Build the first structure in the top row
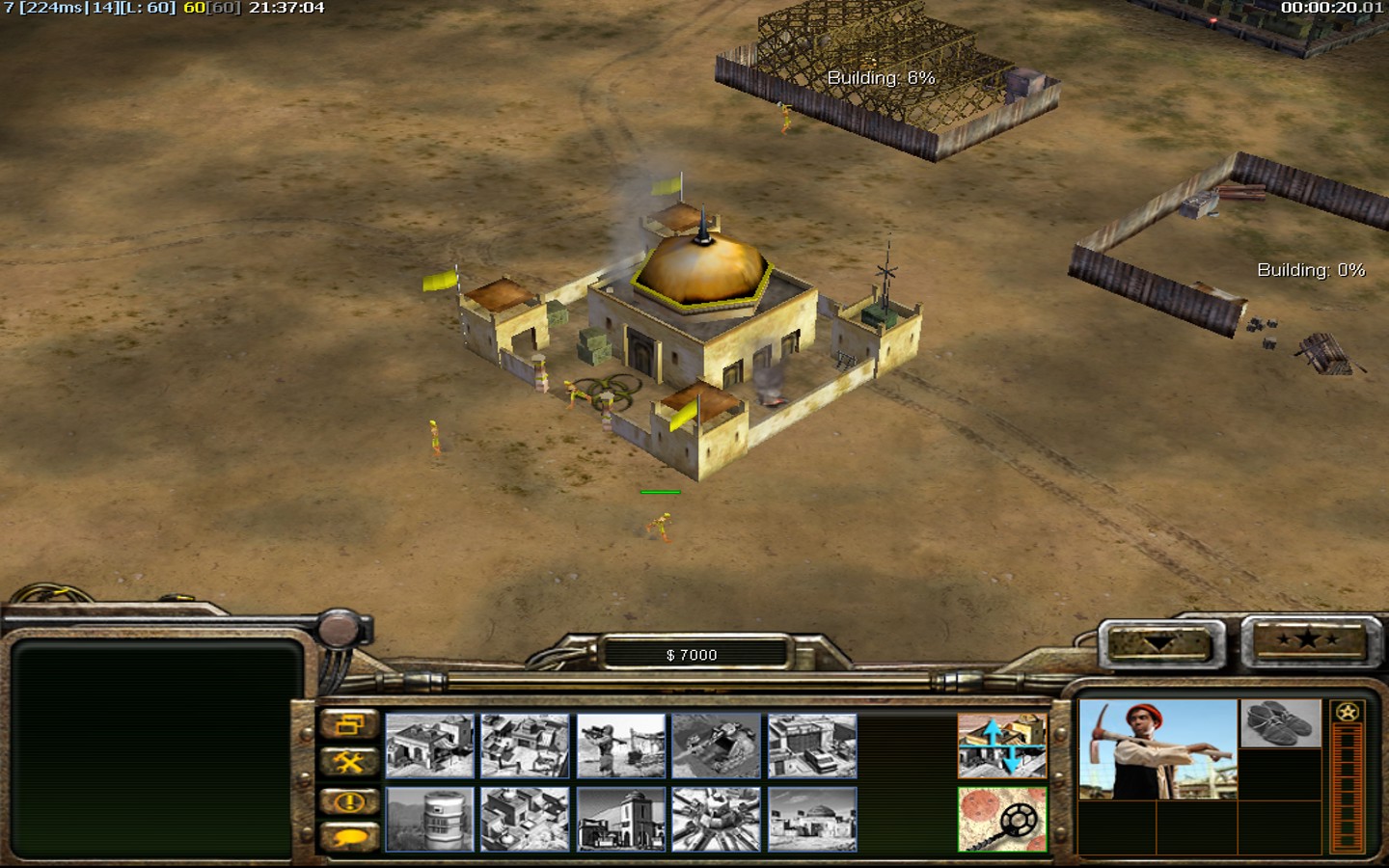The width and height of the screenshot is (1389, 868). click(x=429, y=746)
